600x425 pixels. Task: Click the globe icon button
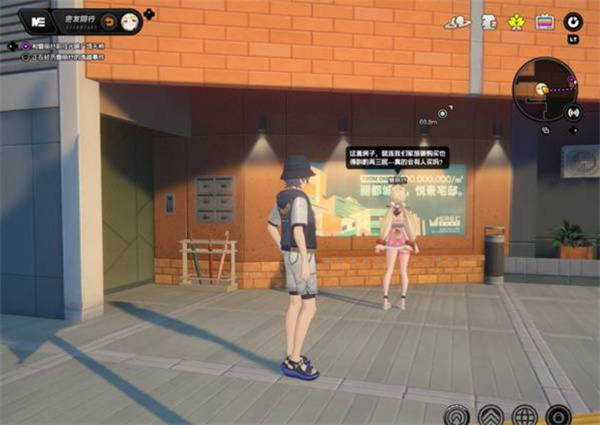tap(524, 414)
